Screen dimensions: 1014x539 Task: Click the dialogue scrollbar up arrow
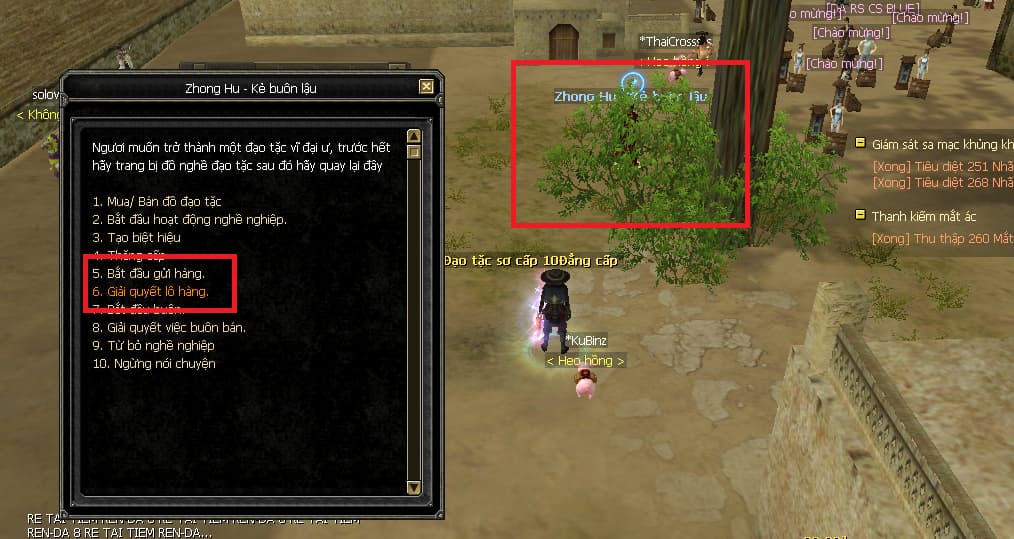[414, 136]
